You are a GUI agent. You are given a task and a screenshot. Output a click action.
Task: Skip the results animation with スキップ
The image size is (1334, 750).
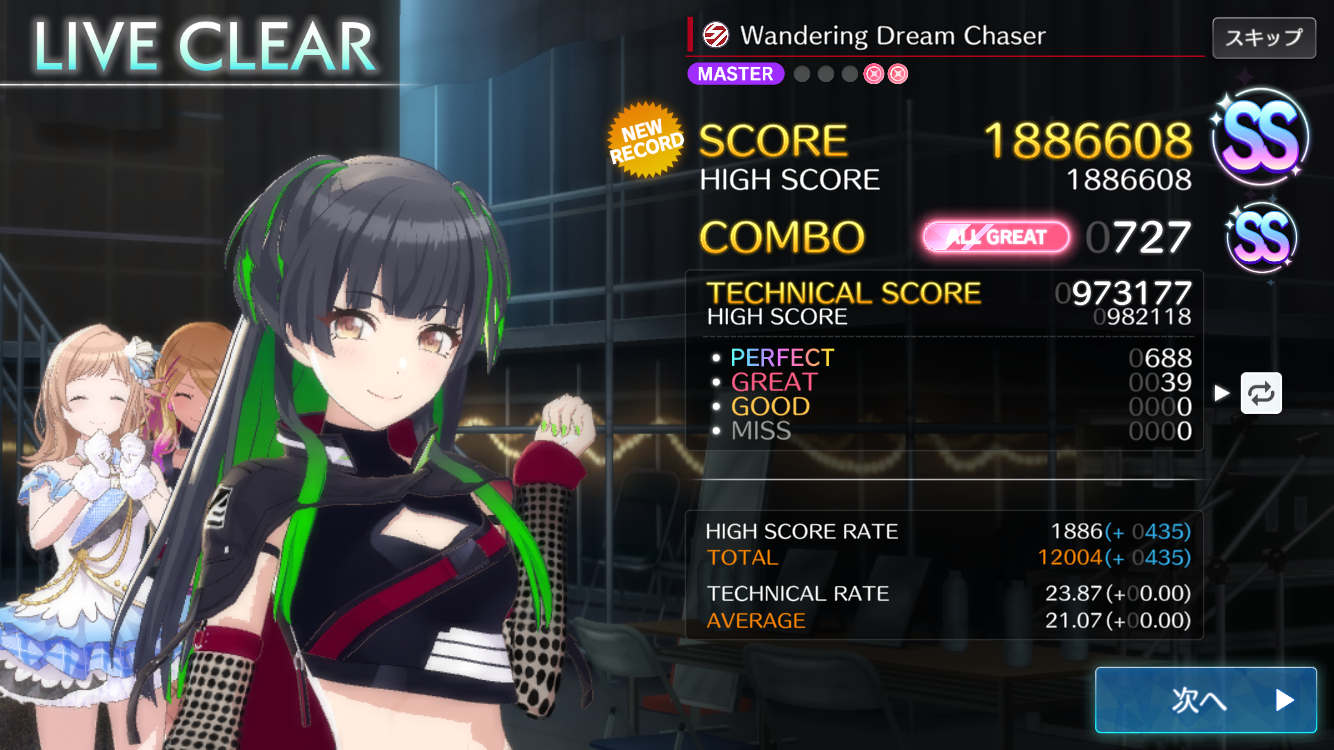pyautogui.click(x=1263, y=38)
